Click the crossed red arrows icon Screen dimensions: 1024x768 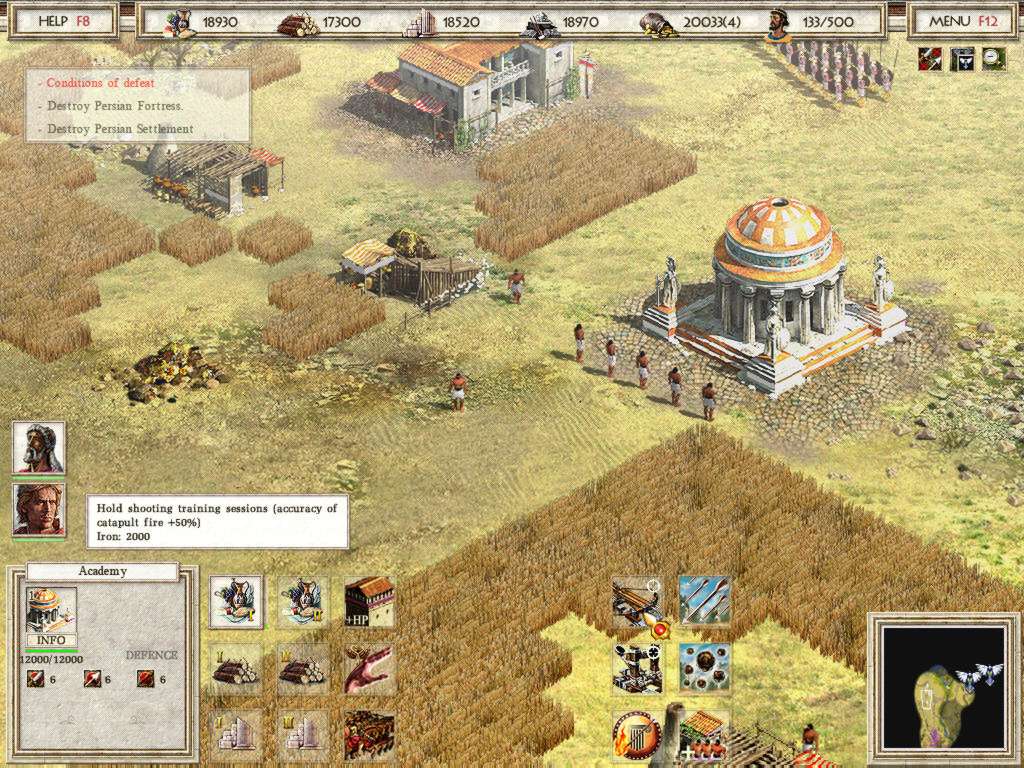tap(929, 58)
